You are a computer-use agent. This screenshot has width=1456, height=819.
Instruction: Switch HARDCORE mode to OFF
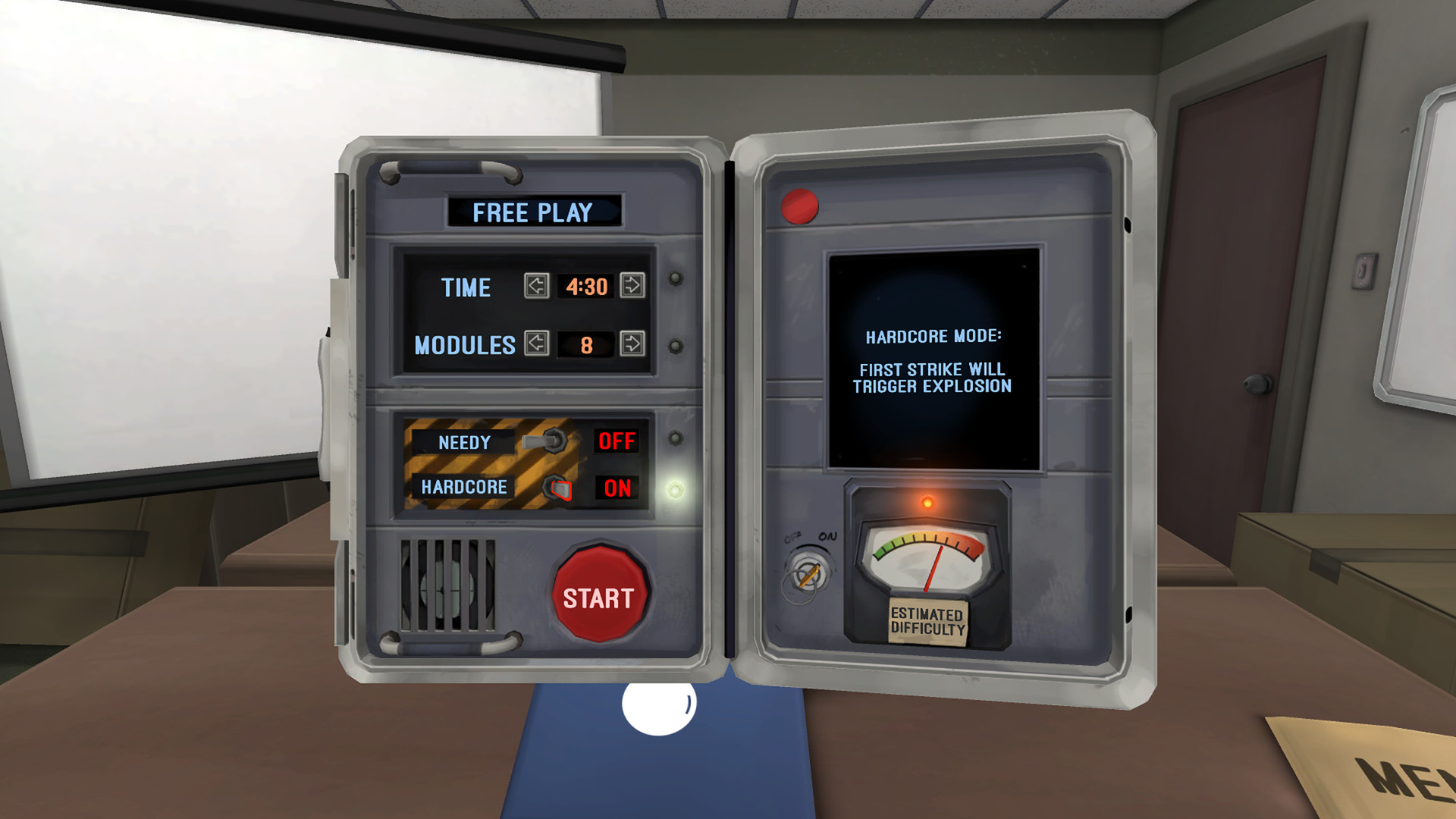(560, 489)
